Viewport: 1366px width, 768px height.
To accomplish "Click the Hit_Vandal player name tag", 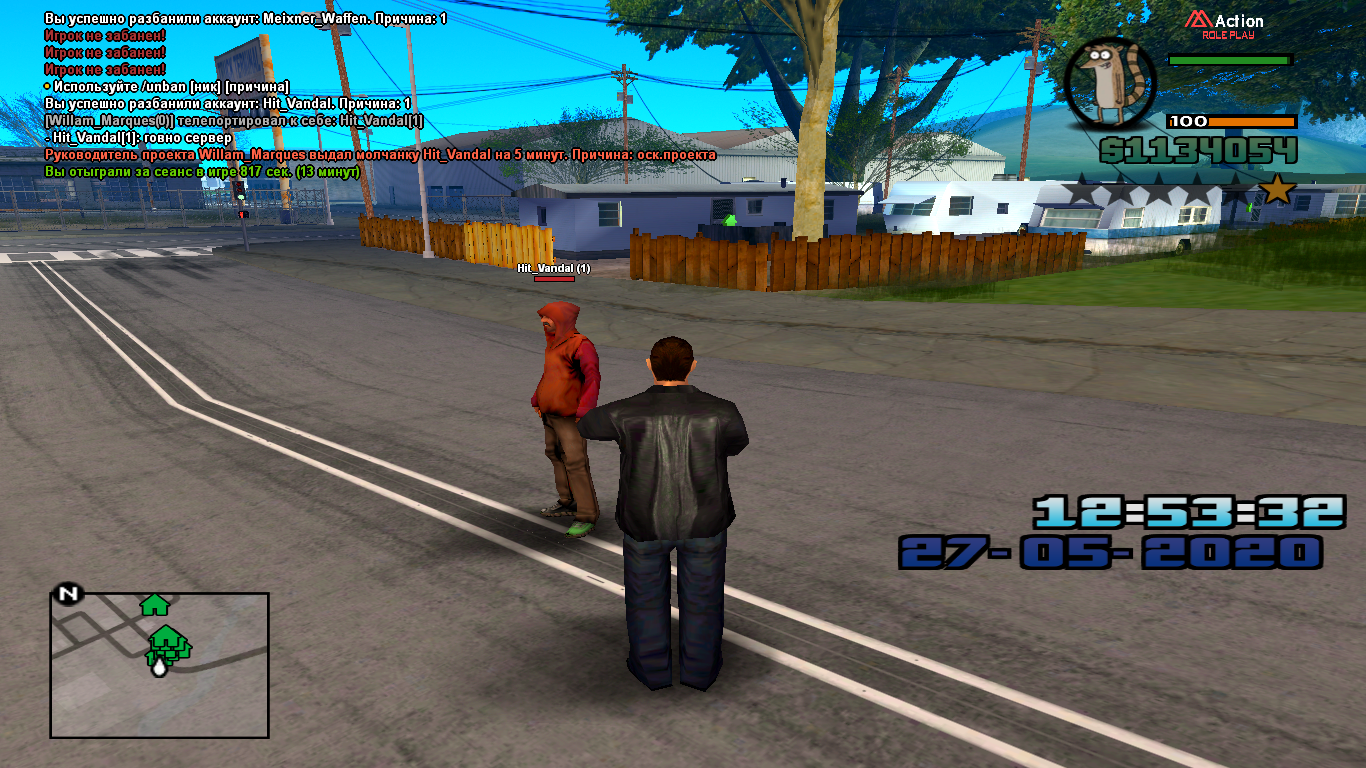I will (x=553, y=268).
